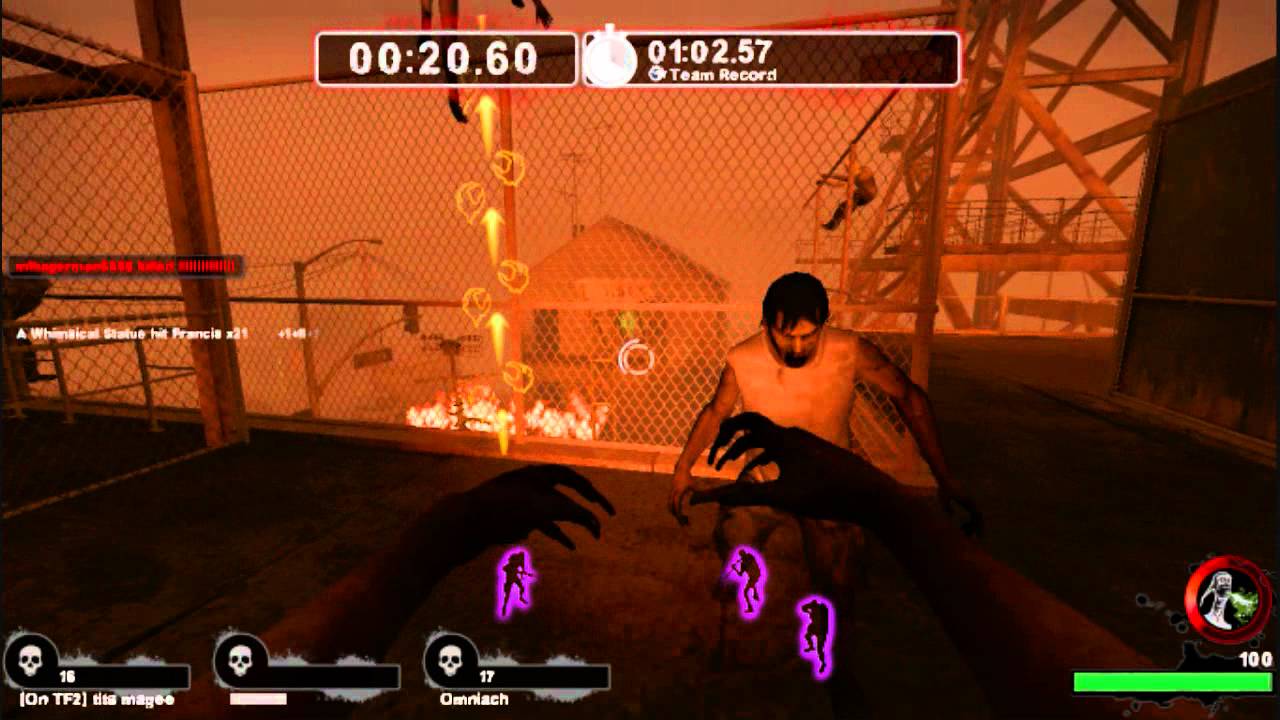Activate the Boomer vomit ability icon
This screenshot has width=1280, height=720.
pyautogui.click(x=1227, y=600)
